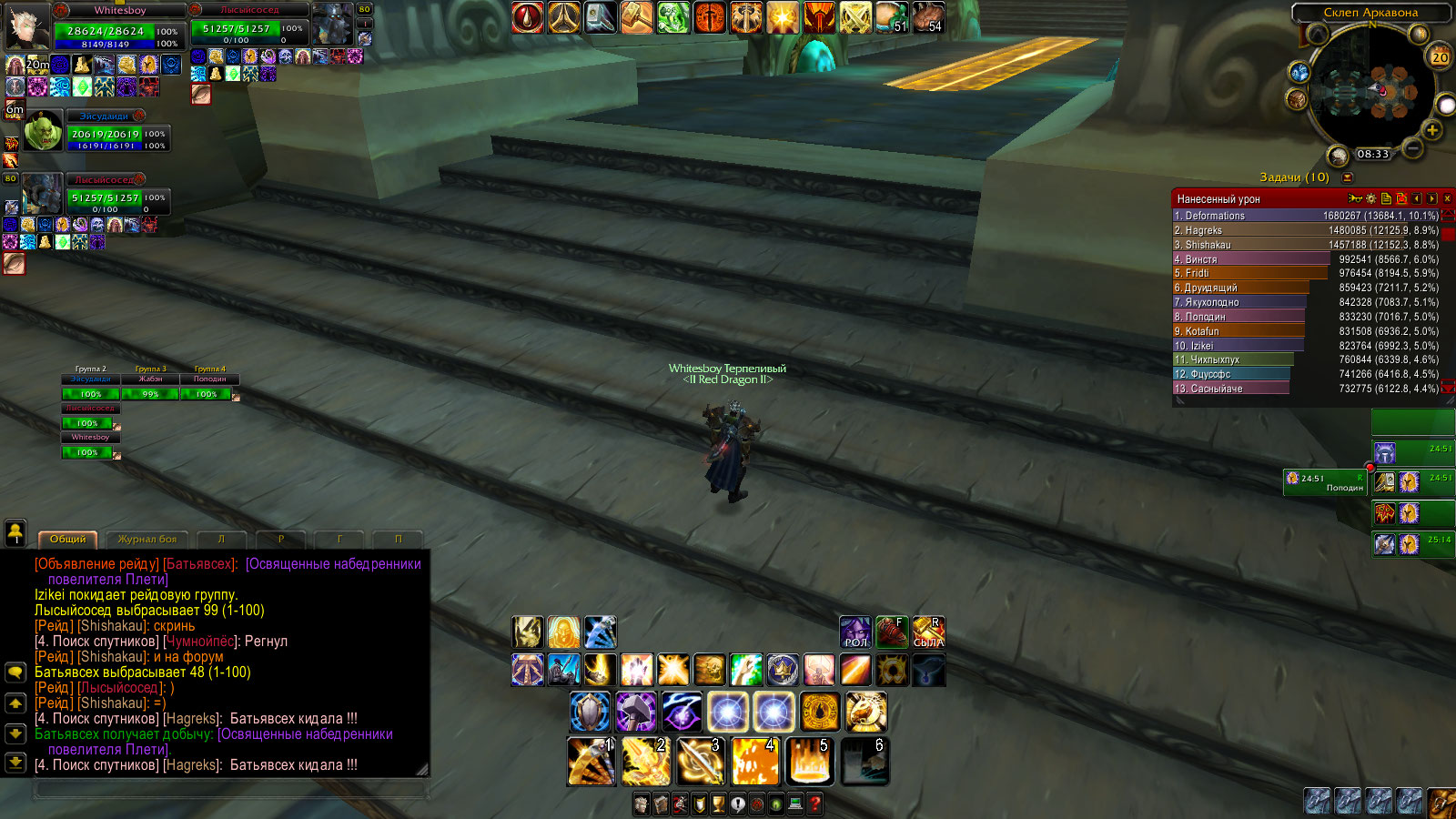Use the action button labeled СЫЛА
The width and height of the screenshot is (1456, 819).
click(x=928, y=632)
